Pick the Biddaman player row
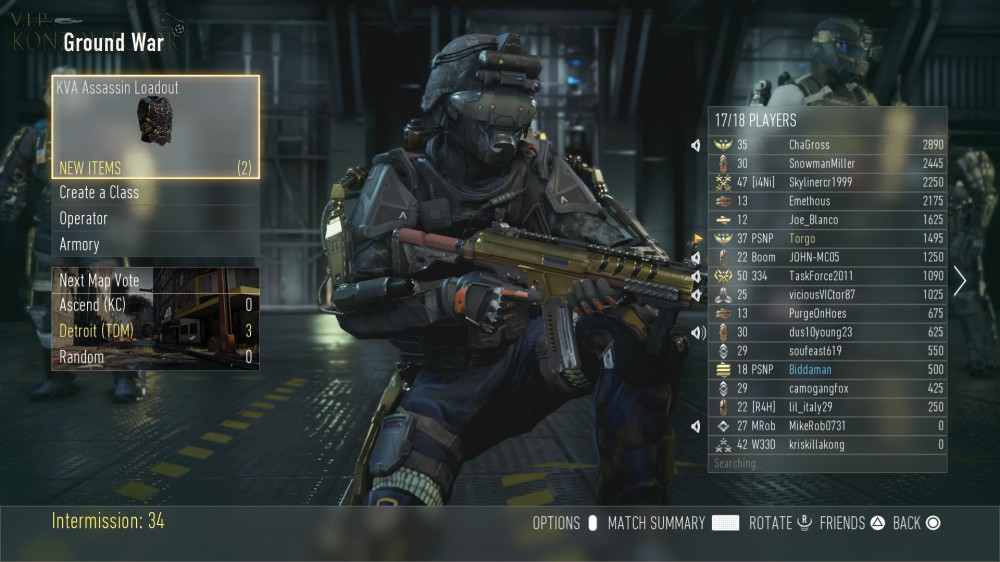1000x562 pixels. [x=827, y=370]
